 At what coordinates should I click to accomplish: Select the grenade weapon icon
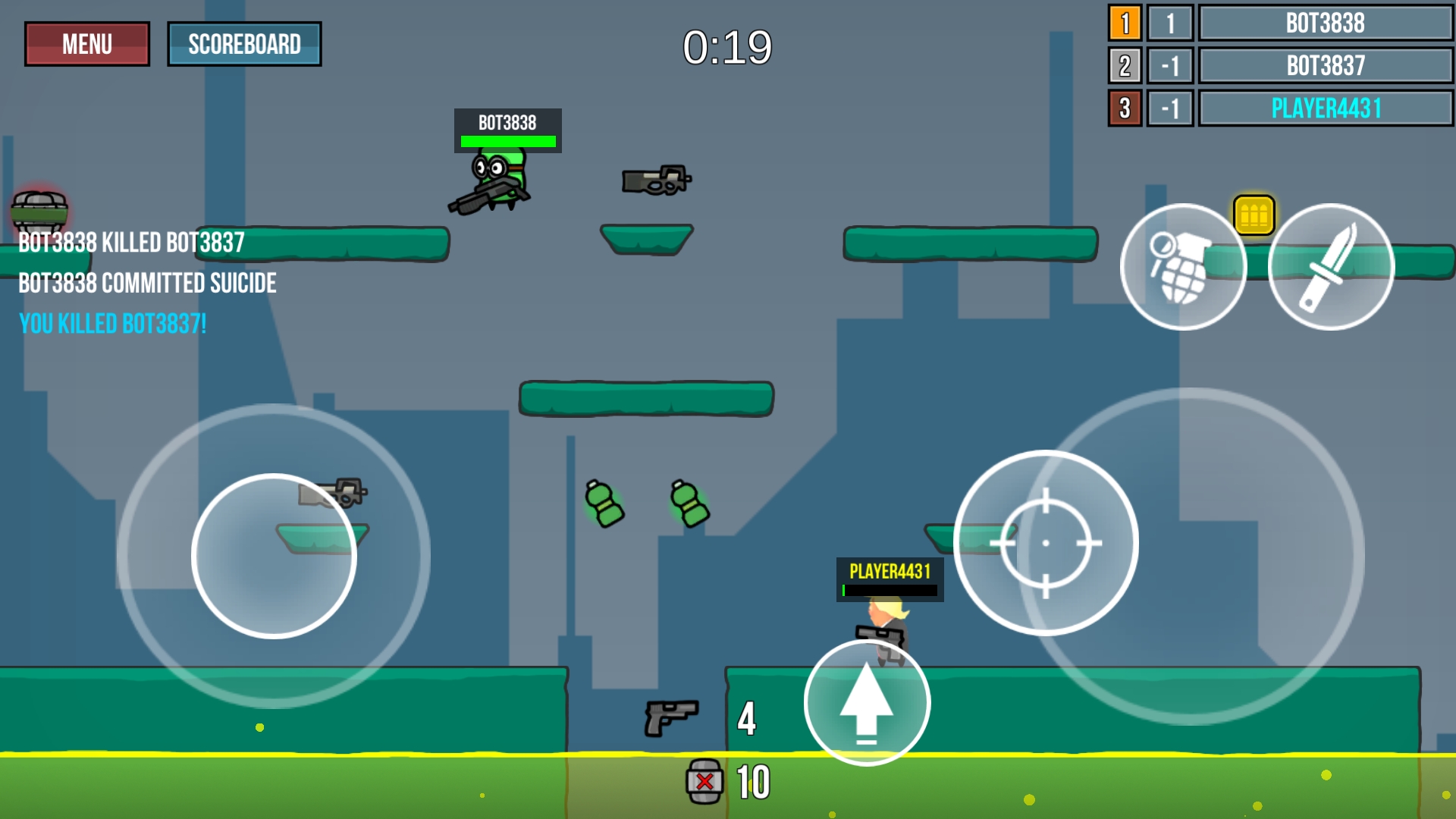click(1184, 267)
